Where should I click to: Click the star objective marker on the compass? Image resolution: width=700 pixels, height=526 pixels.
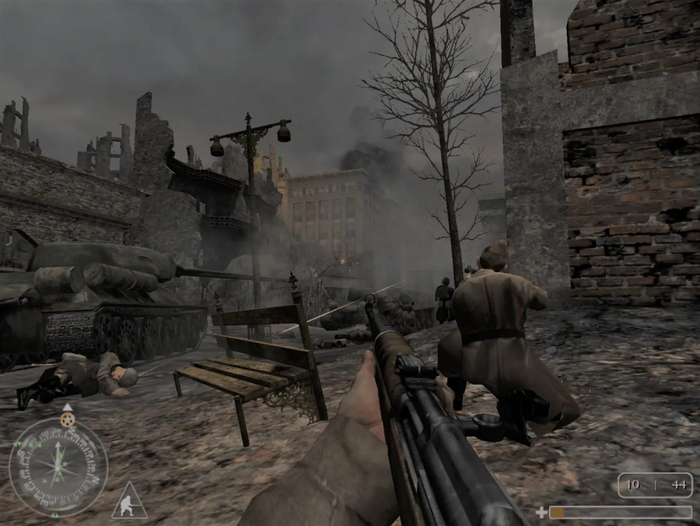pyautogui.click(x=67, y=418)
